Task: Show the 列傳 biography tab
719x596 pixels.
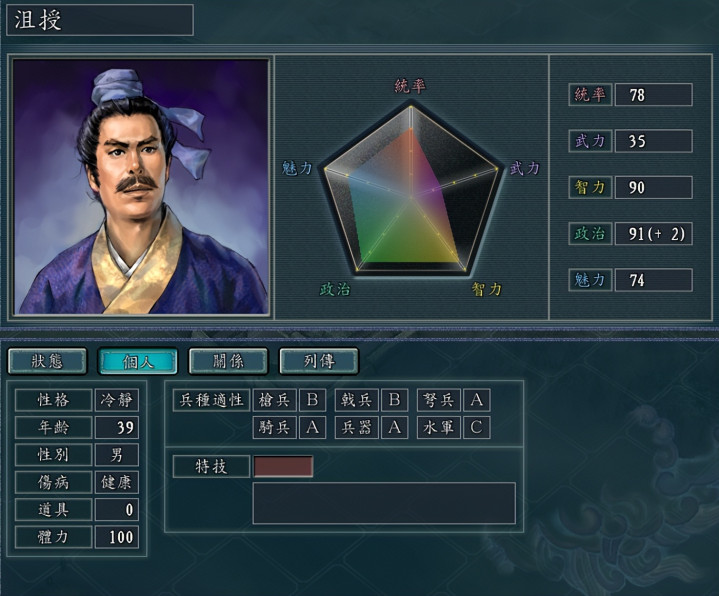Action: [318, 361]
